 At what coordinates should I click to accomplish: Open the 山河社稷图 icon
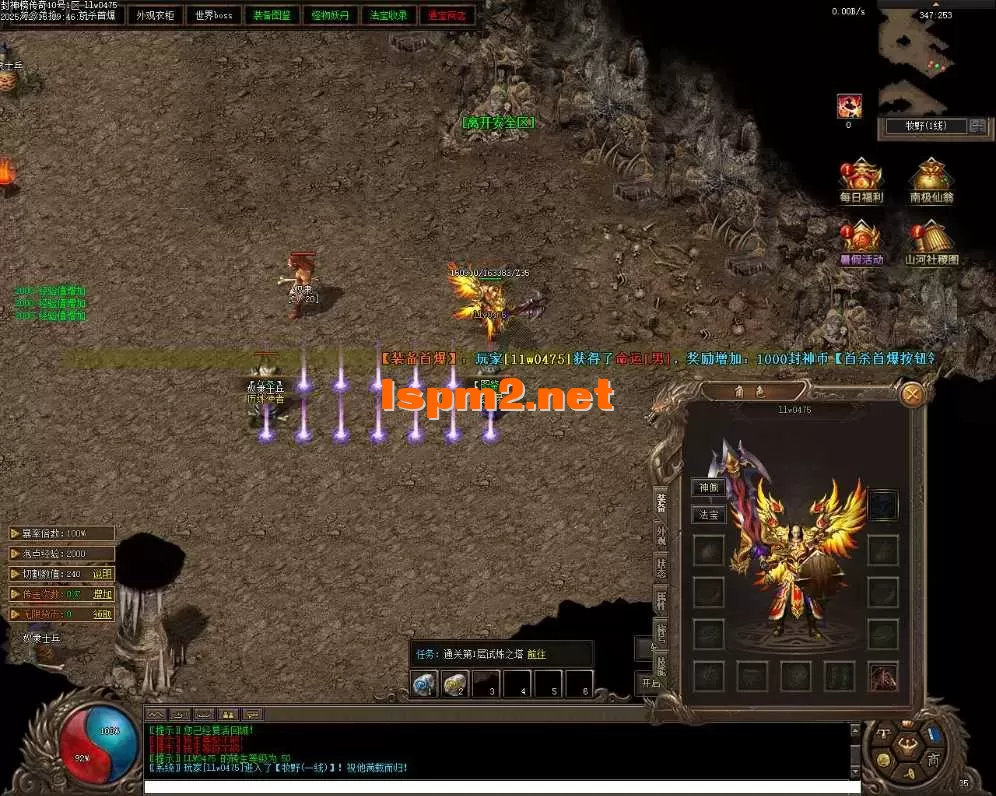point(931,240)
